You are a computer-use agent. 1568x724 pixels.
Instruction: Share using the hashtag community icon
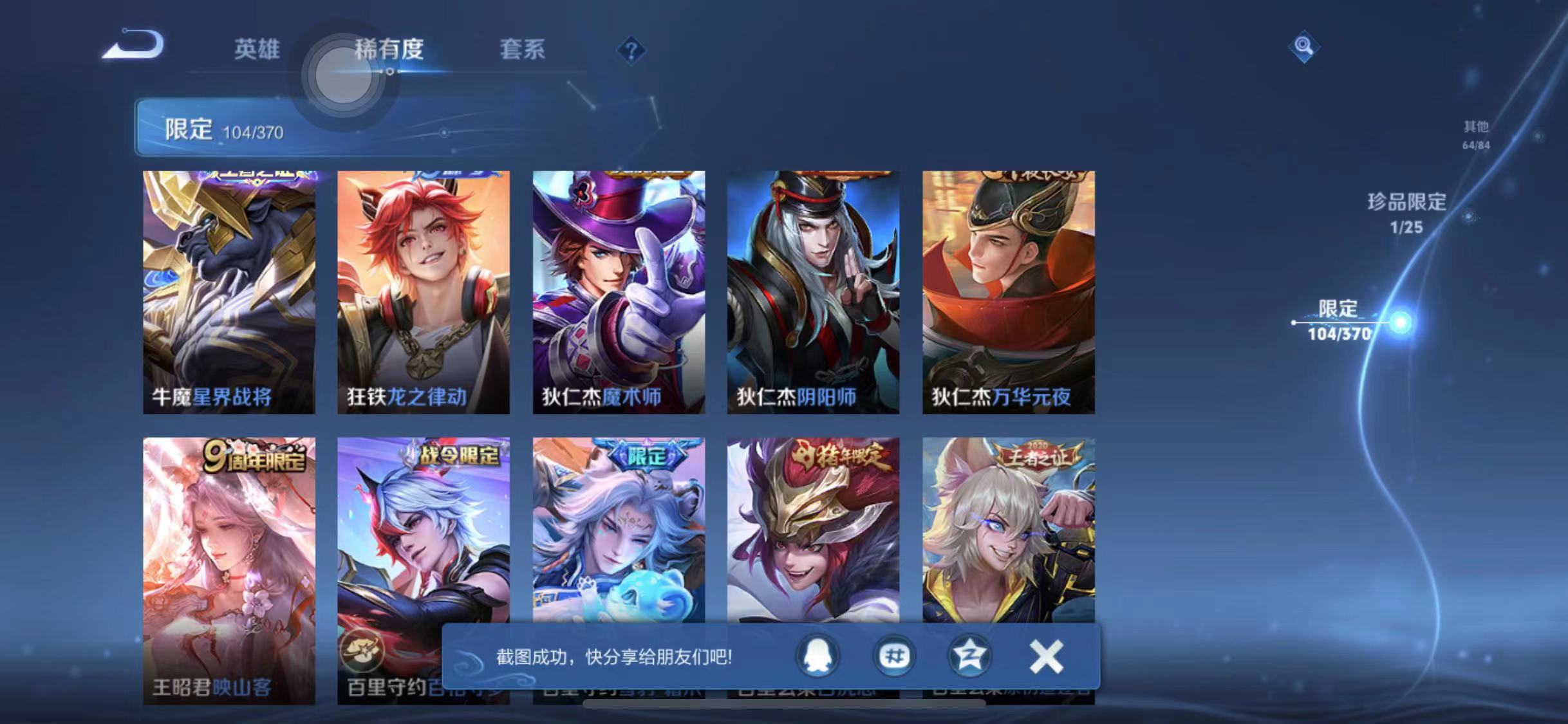[x=895, y=654]
